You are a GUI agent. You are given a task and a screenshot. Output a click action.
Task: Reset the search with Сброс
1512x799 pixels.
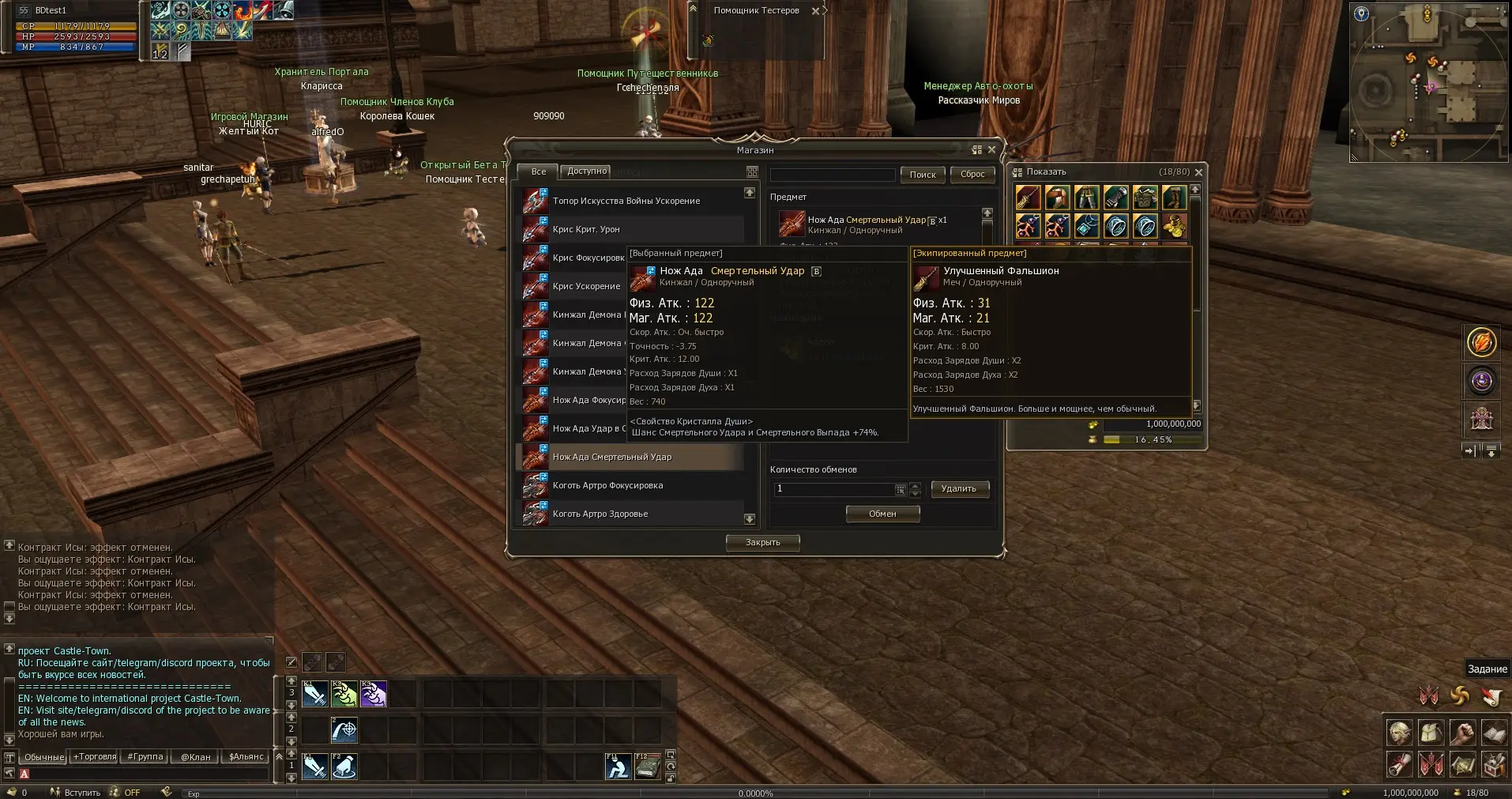click(972, 175)
